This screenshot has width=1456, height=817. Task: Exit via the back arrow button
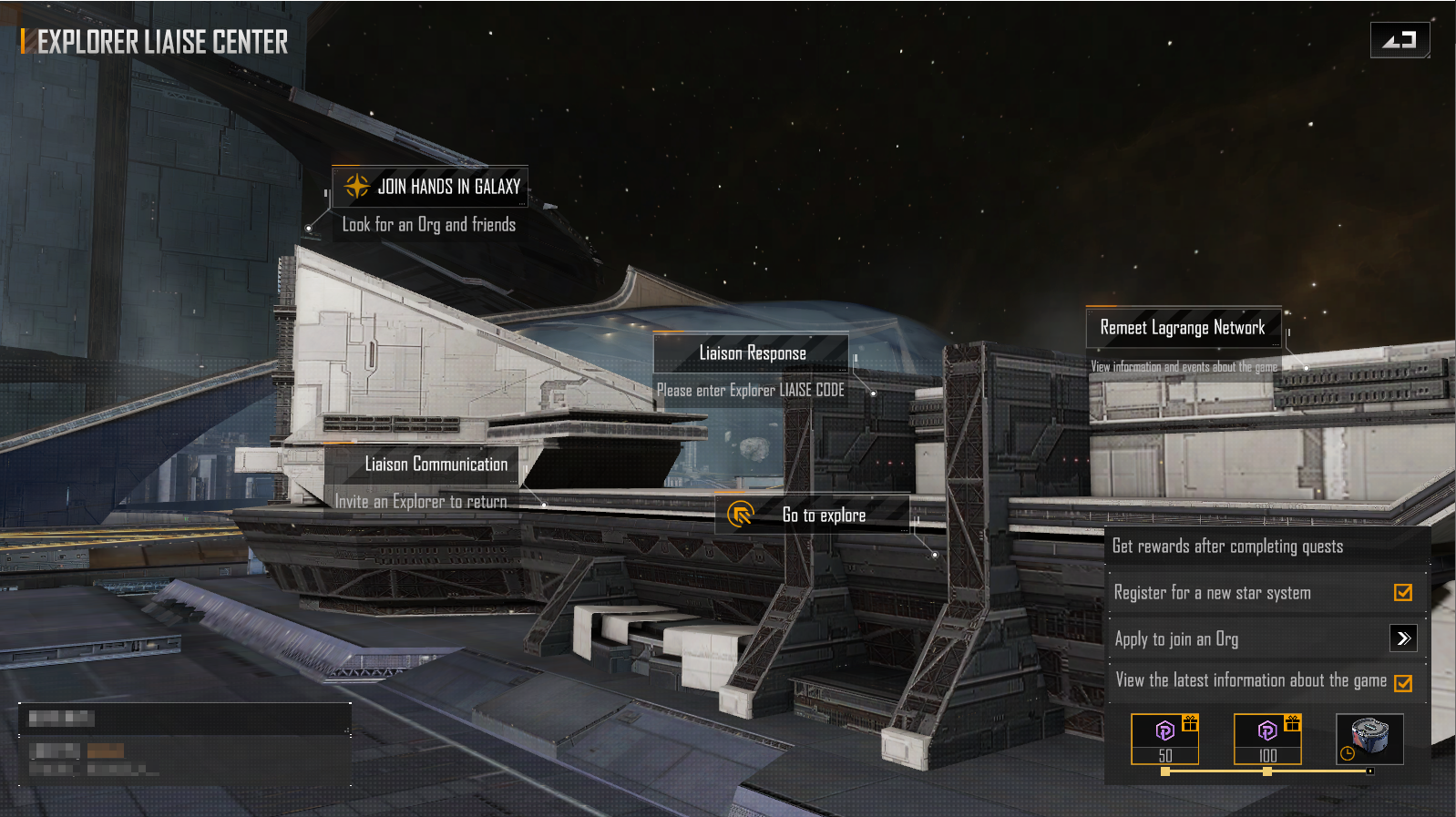pos(1400,40)
